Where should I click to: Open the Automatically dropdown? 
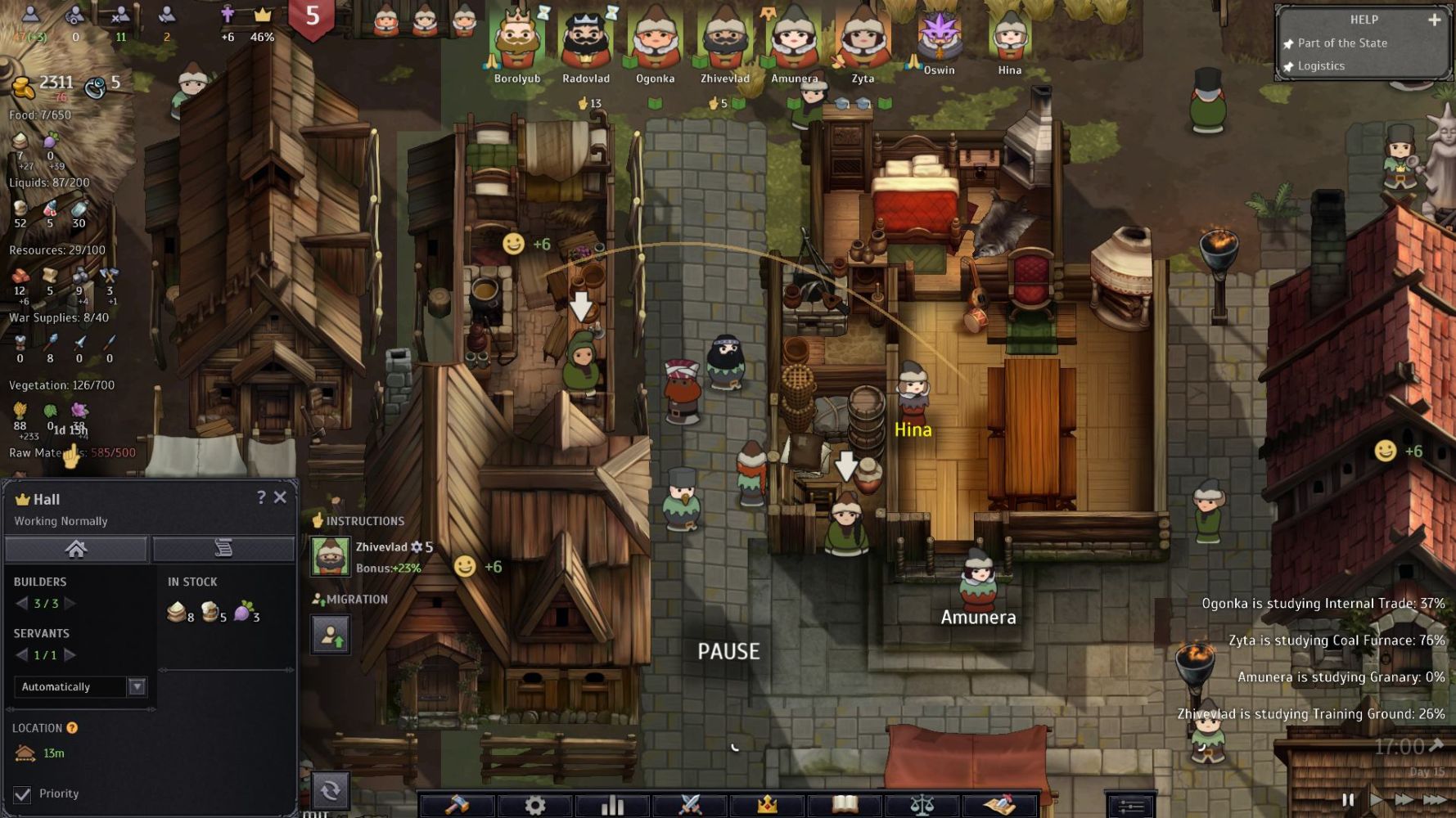pos(137,686)
